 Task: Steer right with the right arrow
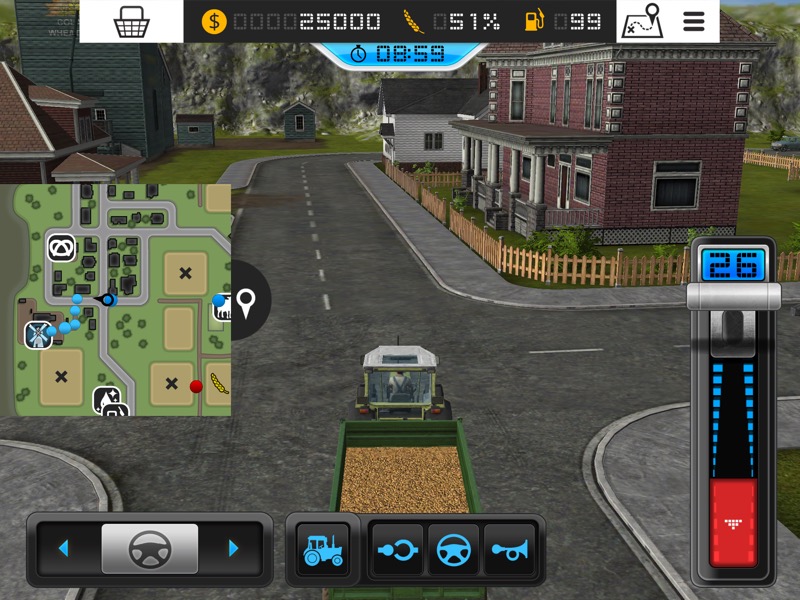click(x=234, y=548)
